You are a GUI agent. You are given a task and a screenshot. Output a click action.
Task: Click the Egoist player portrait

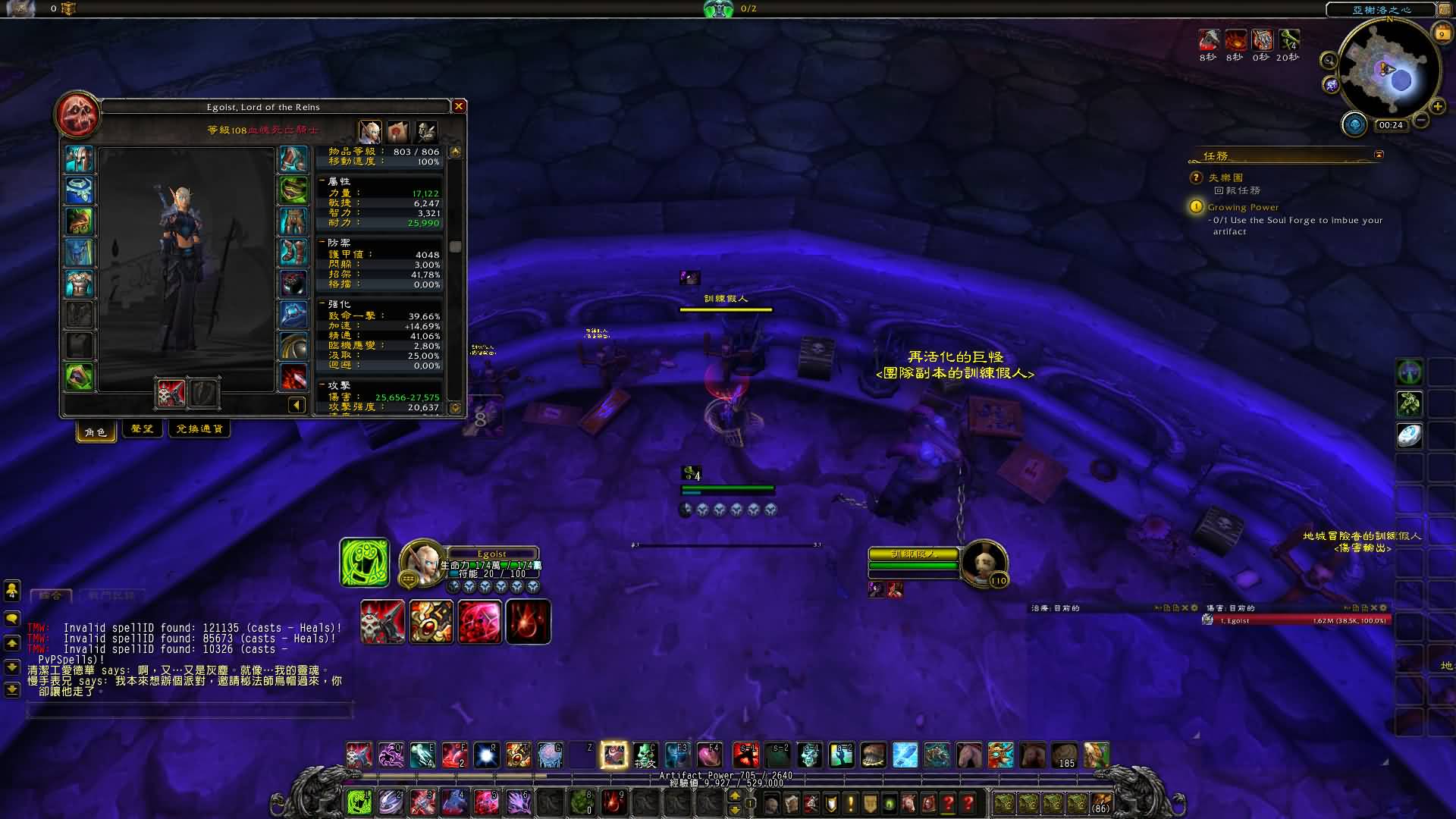pyautogui.click(x=421, y=561)
